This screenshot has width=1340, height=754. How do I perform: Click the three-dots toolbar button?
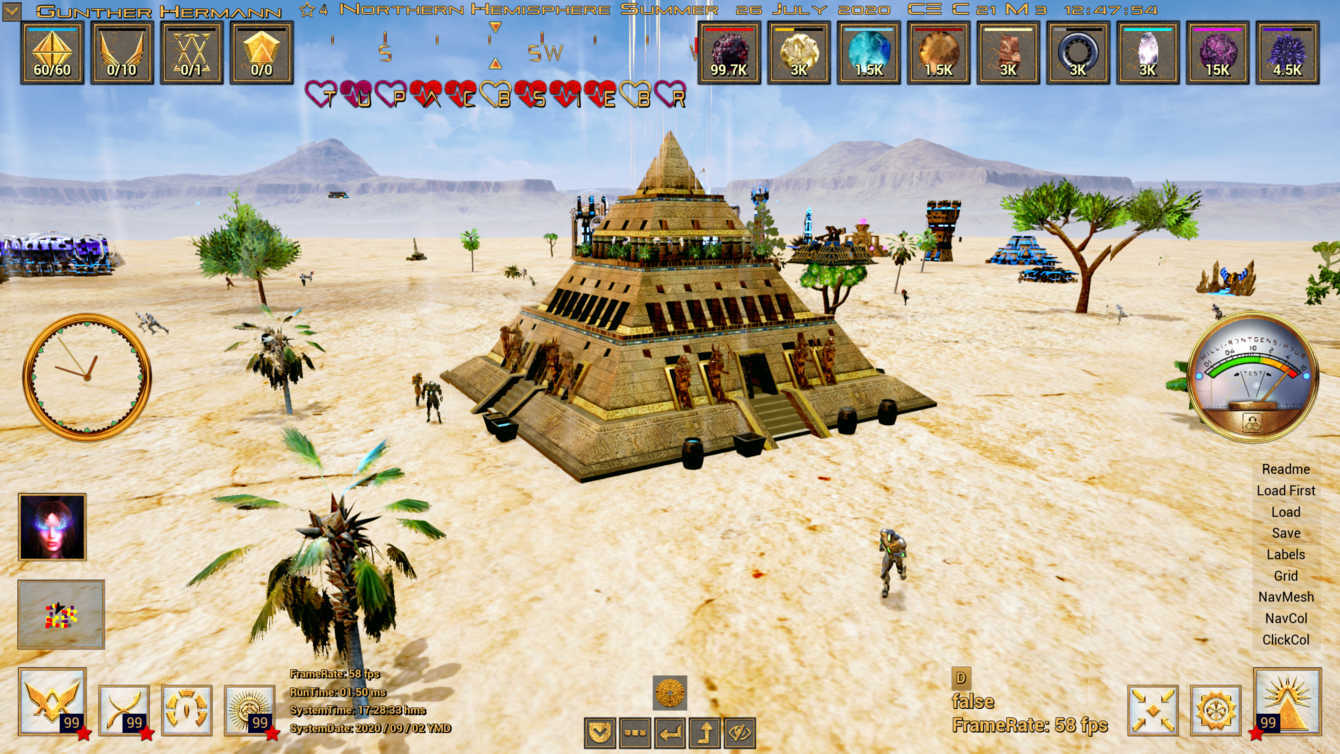635,733
